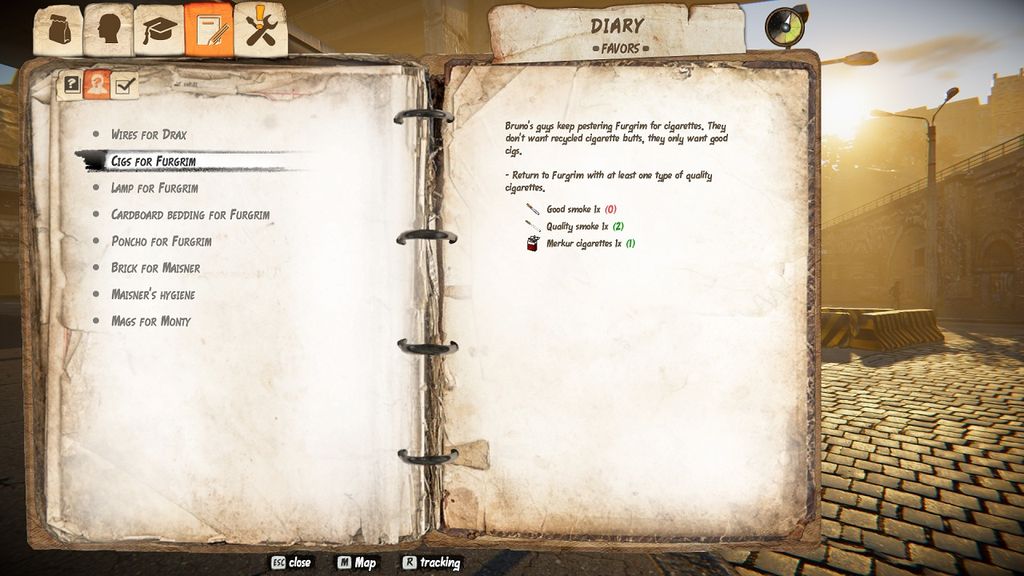Switch to the checkmark completed sub-tab
Image resolution: width=1024 pixels, height=576 pixels.
pos(124,86)
